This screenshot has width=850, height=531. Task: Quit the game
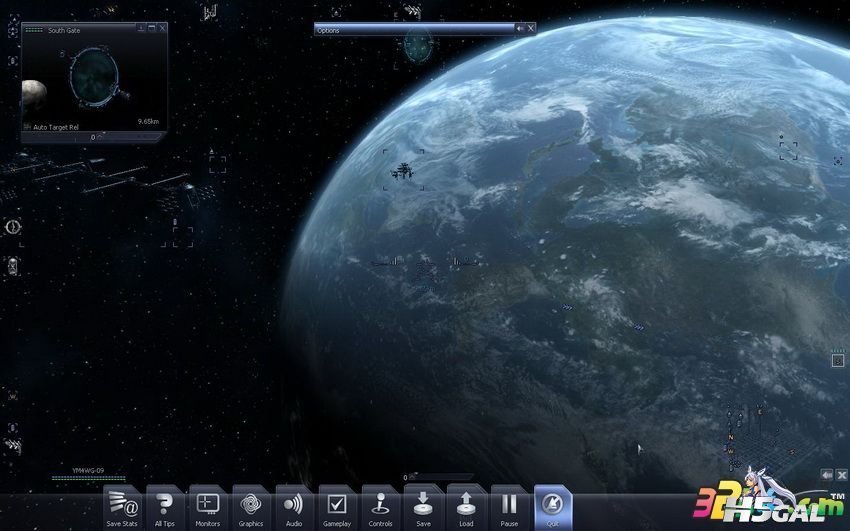(x=552, y=506)
